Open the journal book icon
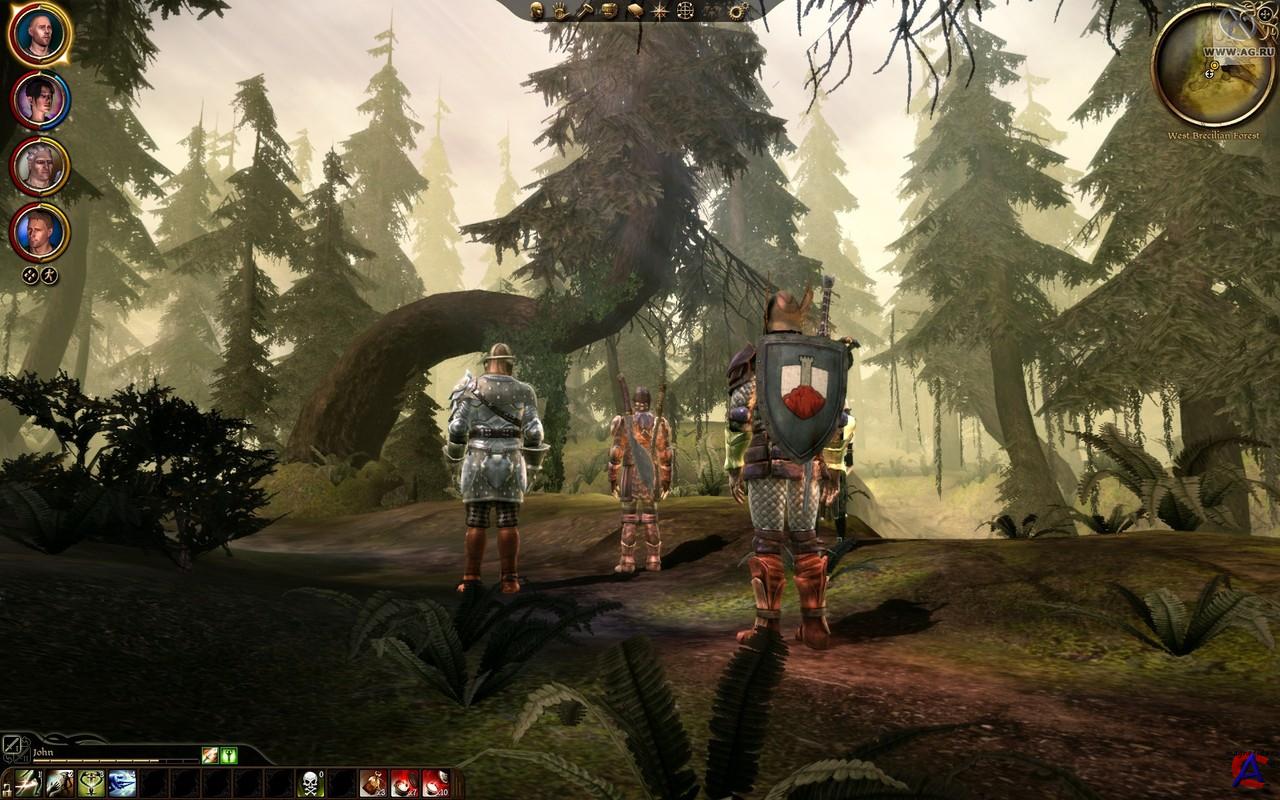 (x=634, y=11)
